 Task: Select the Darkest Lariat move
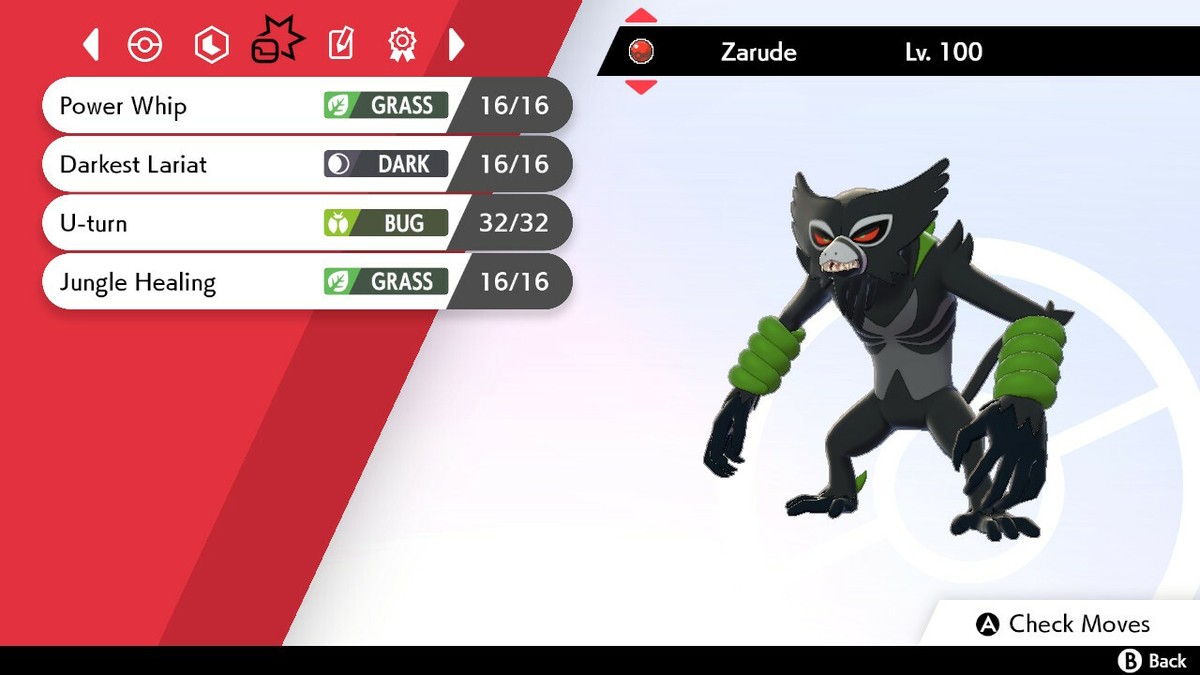coord(300,164)
